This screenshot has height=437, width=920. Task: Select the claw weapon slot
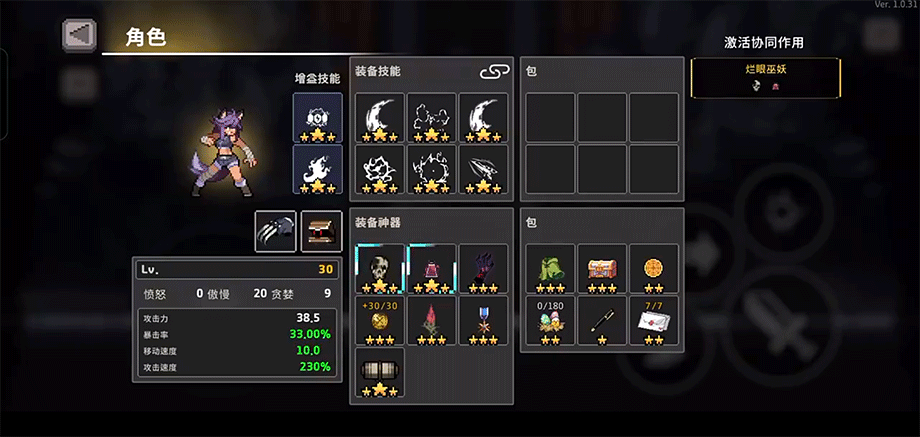pyautogui.click(x=275, y=229)
